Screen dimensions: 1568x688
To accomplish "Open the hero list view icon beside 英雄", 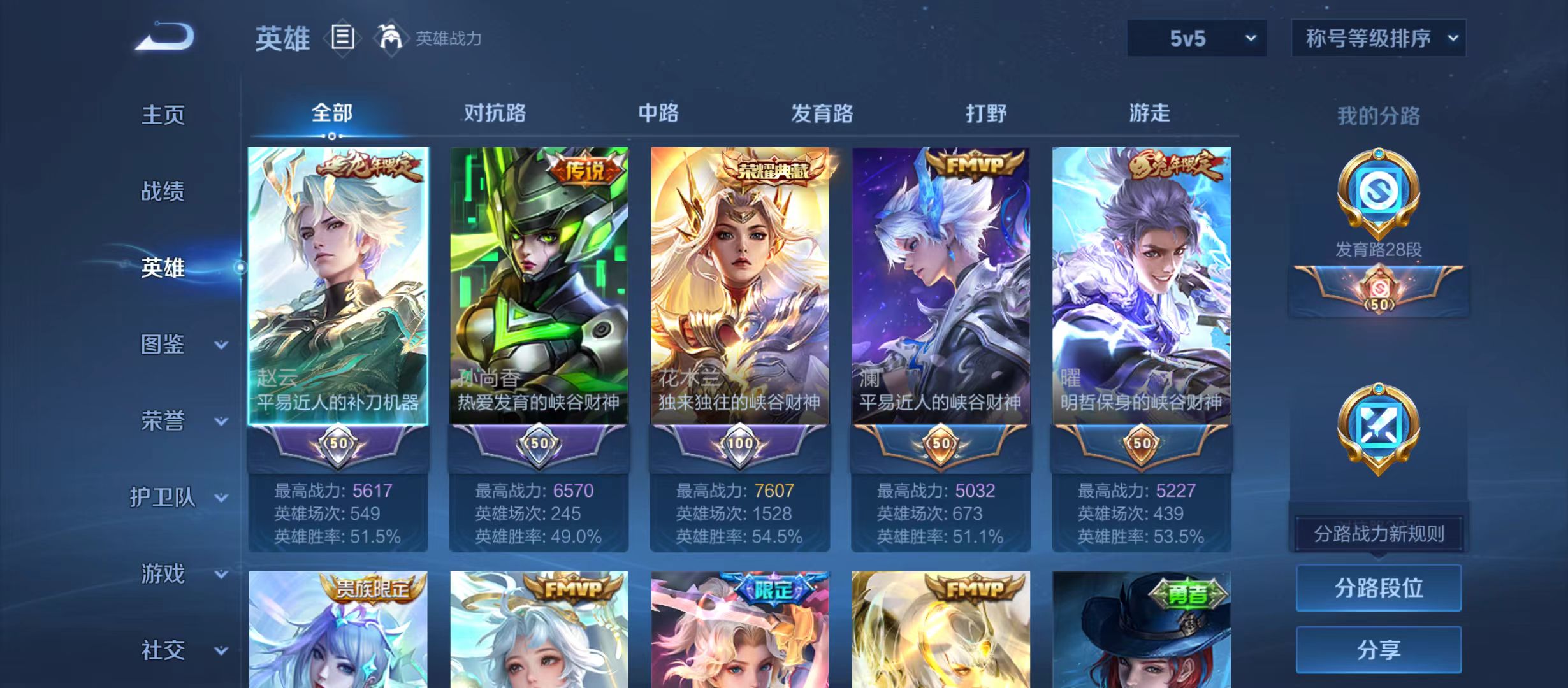I will [343, 38].
